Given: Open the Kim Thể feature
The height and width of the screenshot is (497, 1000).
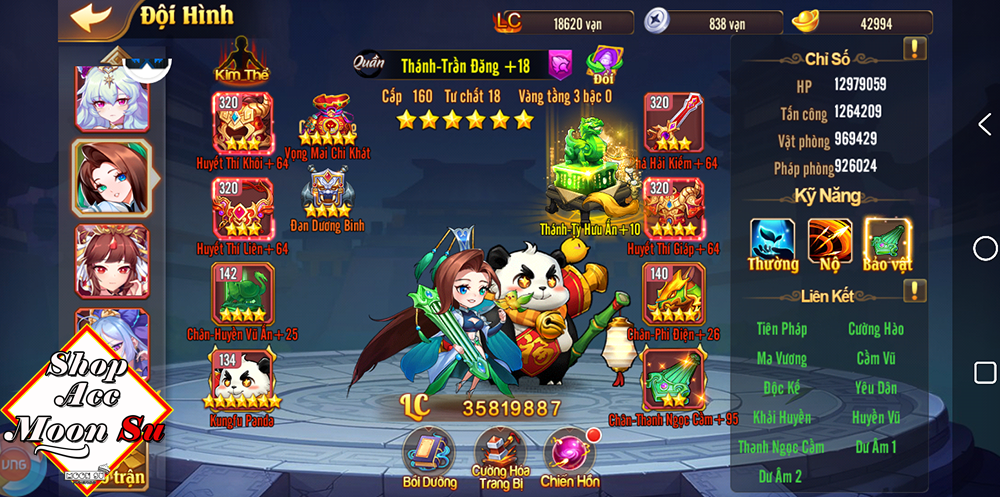Looking at the screenshot, I should click(241, 58).
